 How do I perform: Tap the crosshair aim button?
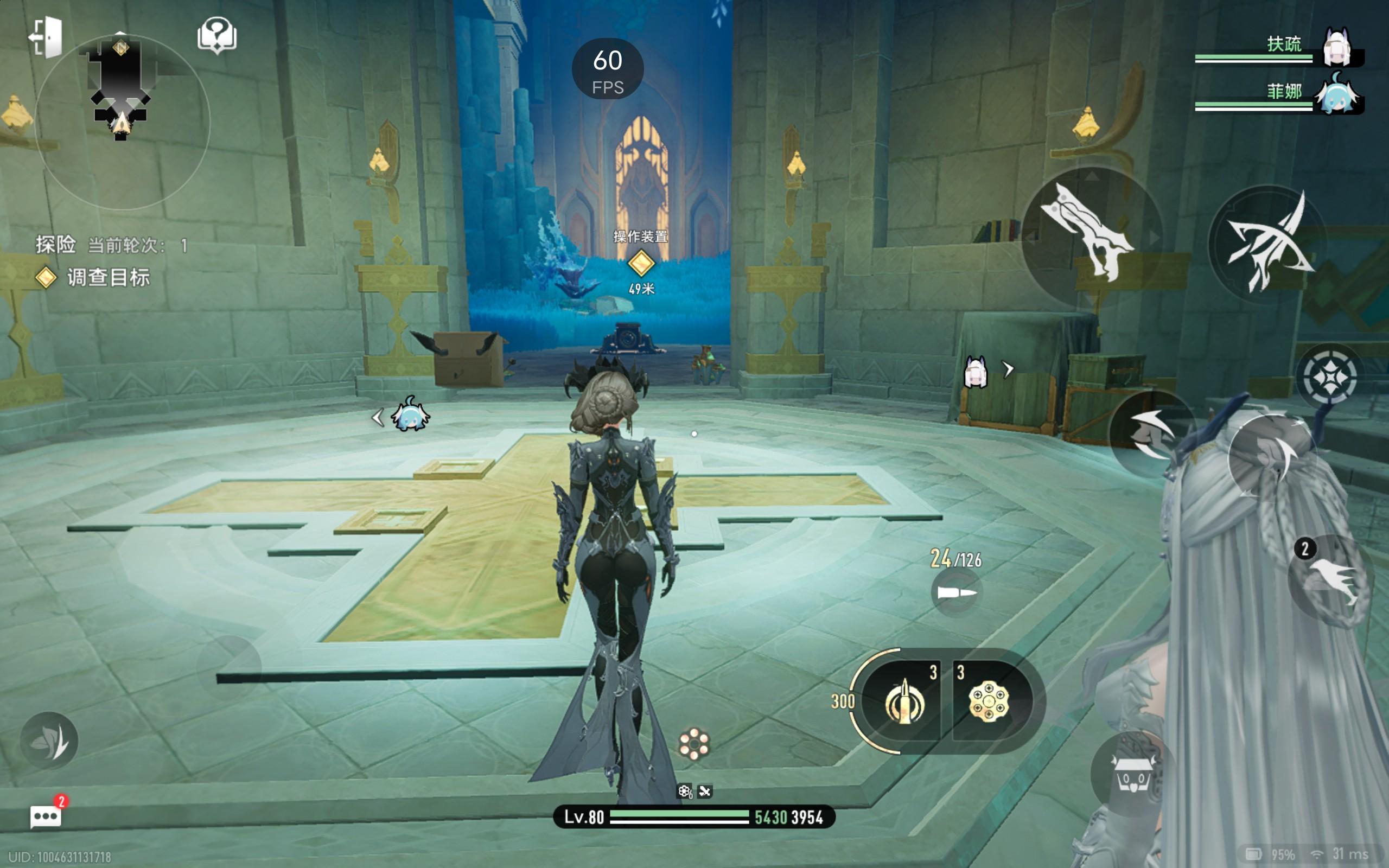click(x=1329, y=377)
